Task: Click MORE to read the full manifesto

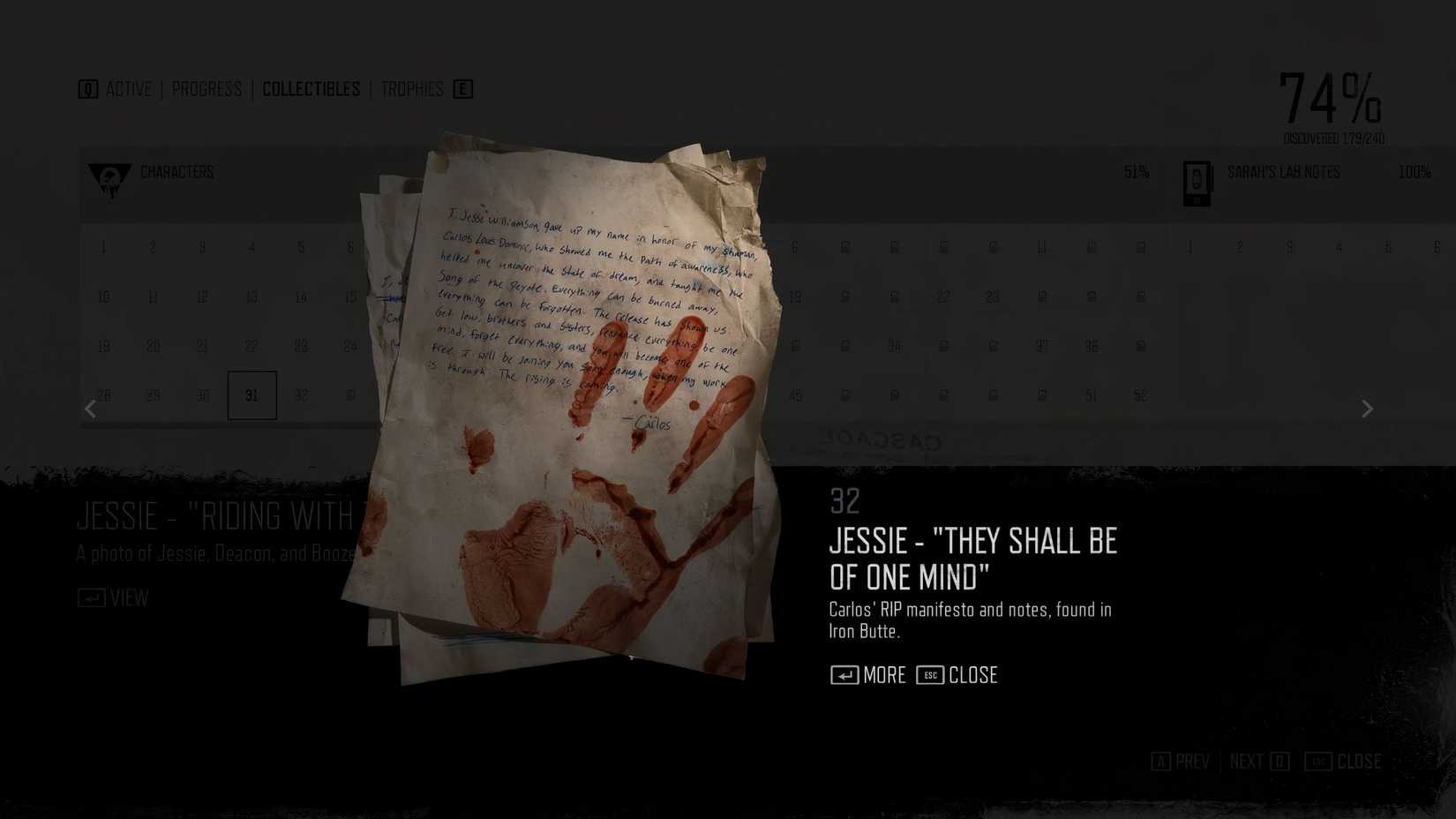Action: (x=883, y=675)
